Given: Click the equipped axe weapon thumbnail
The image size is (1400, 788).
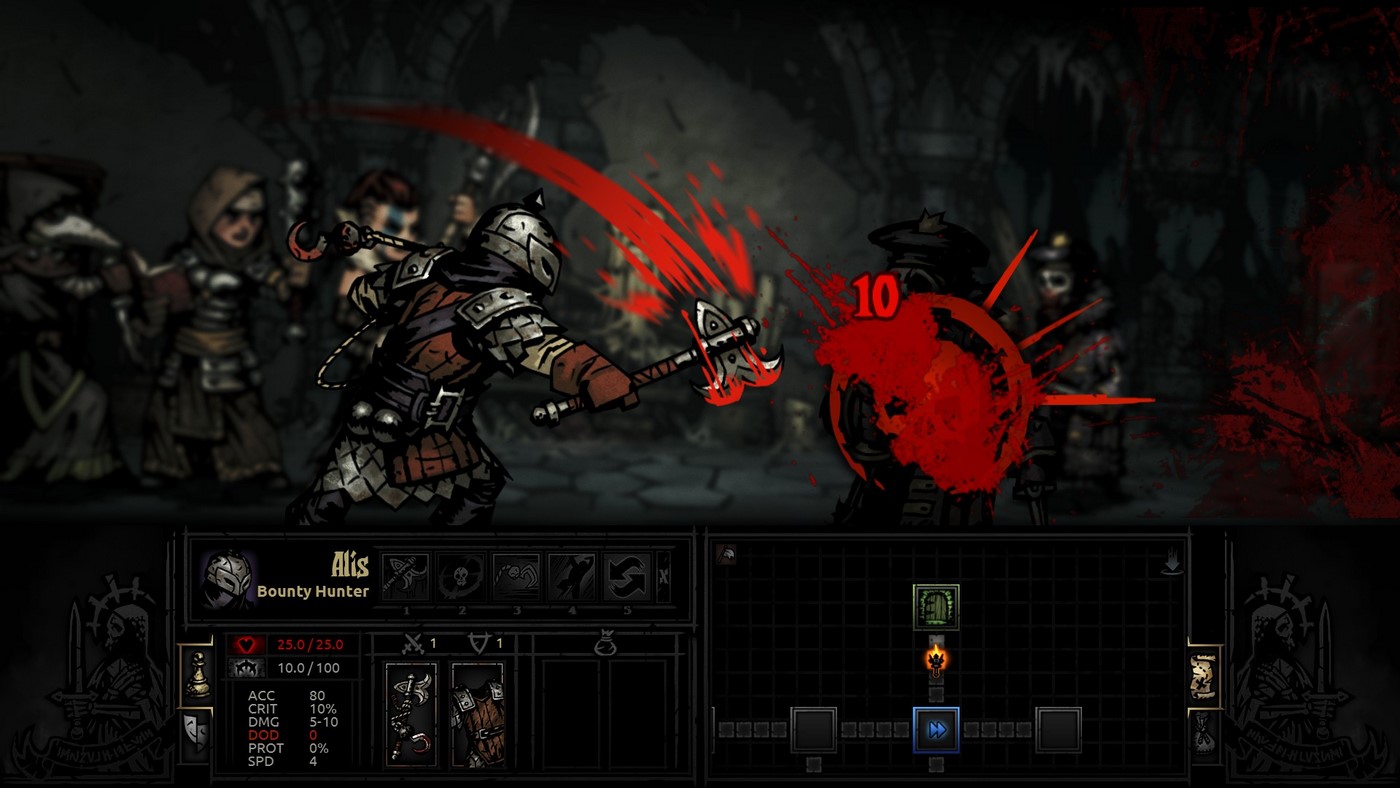Looking at the screenshot, I should pos(410,715).
